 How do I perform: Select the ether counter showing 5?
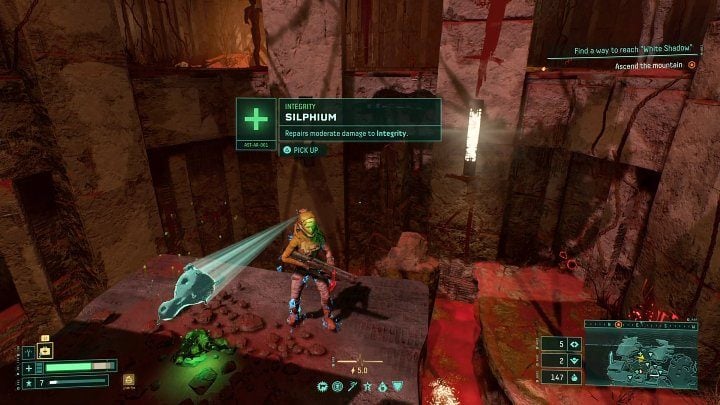tap(559, 343)
